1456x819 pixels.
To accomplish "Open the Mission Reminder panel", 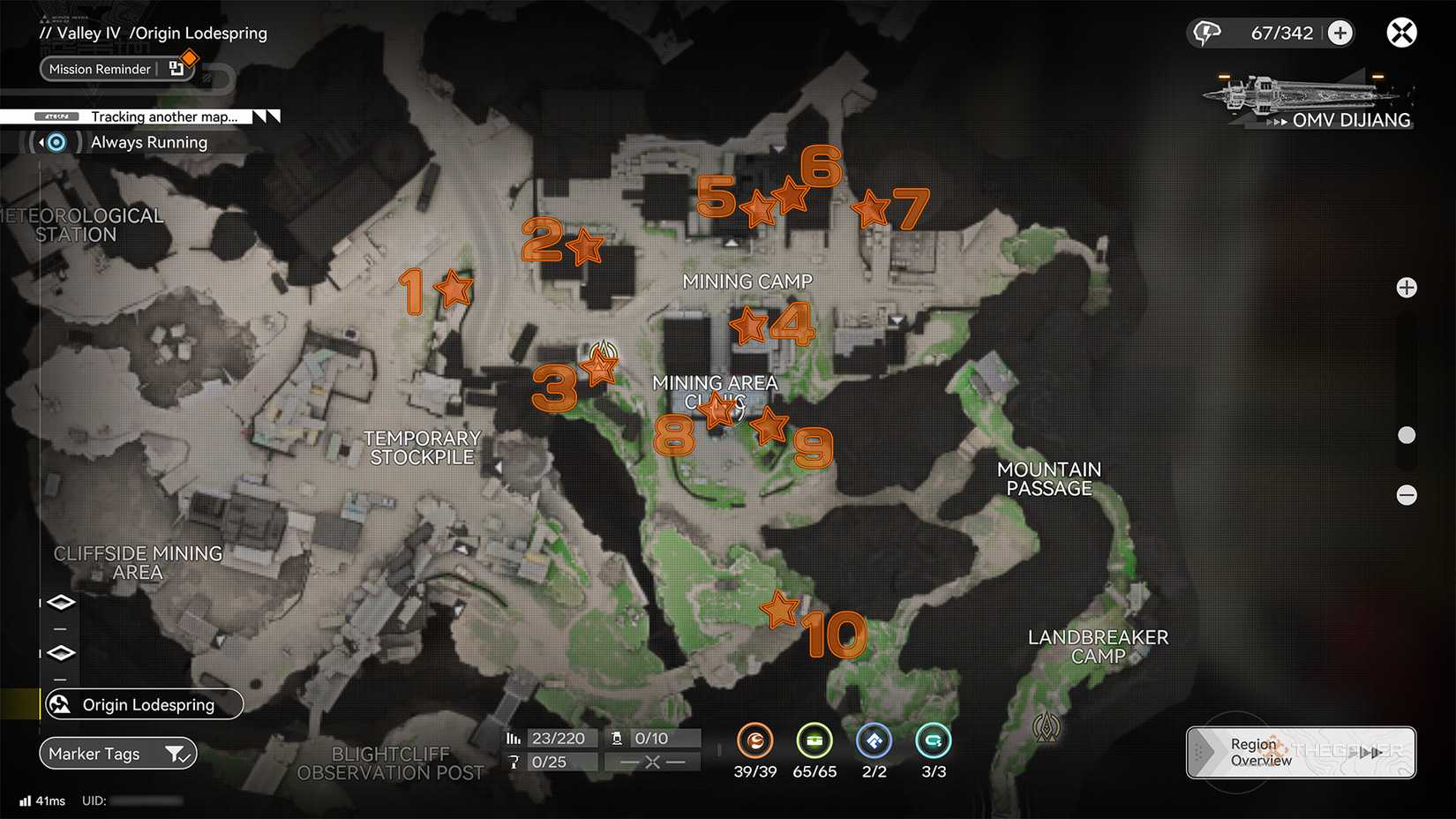I will click(100, 69).
